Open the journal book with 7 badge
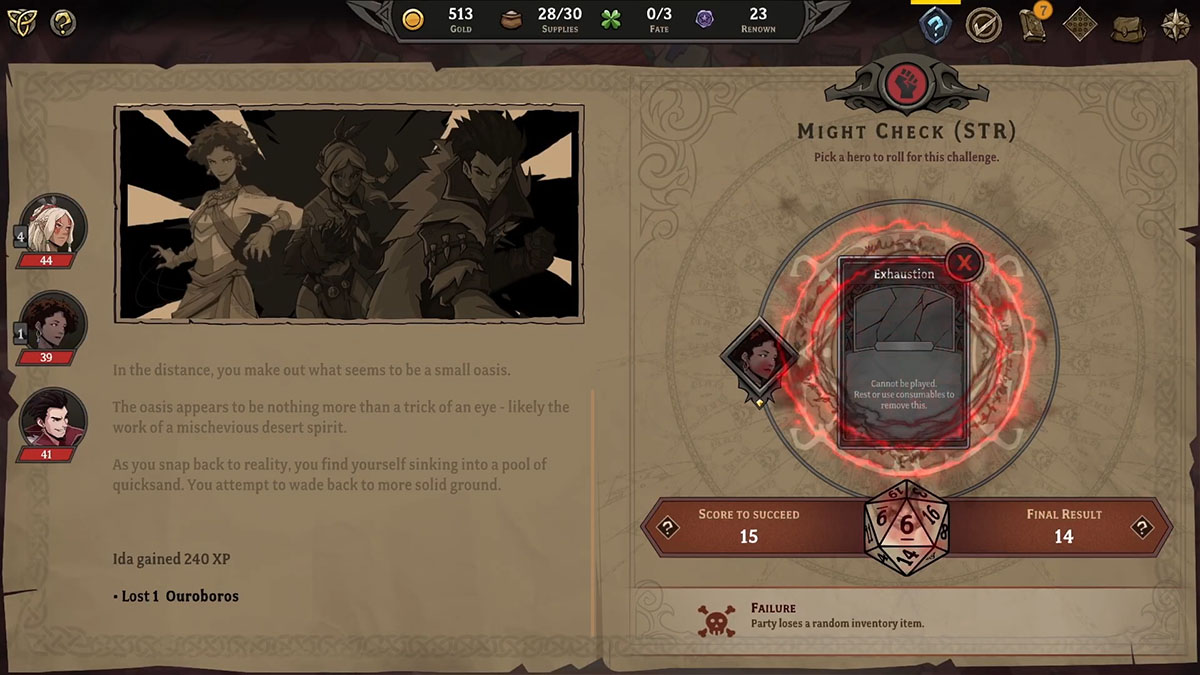Viewport: 1200px width, 675px height. 1033,24
